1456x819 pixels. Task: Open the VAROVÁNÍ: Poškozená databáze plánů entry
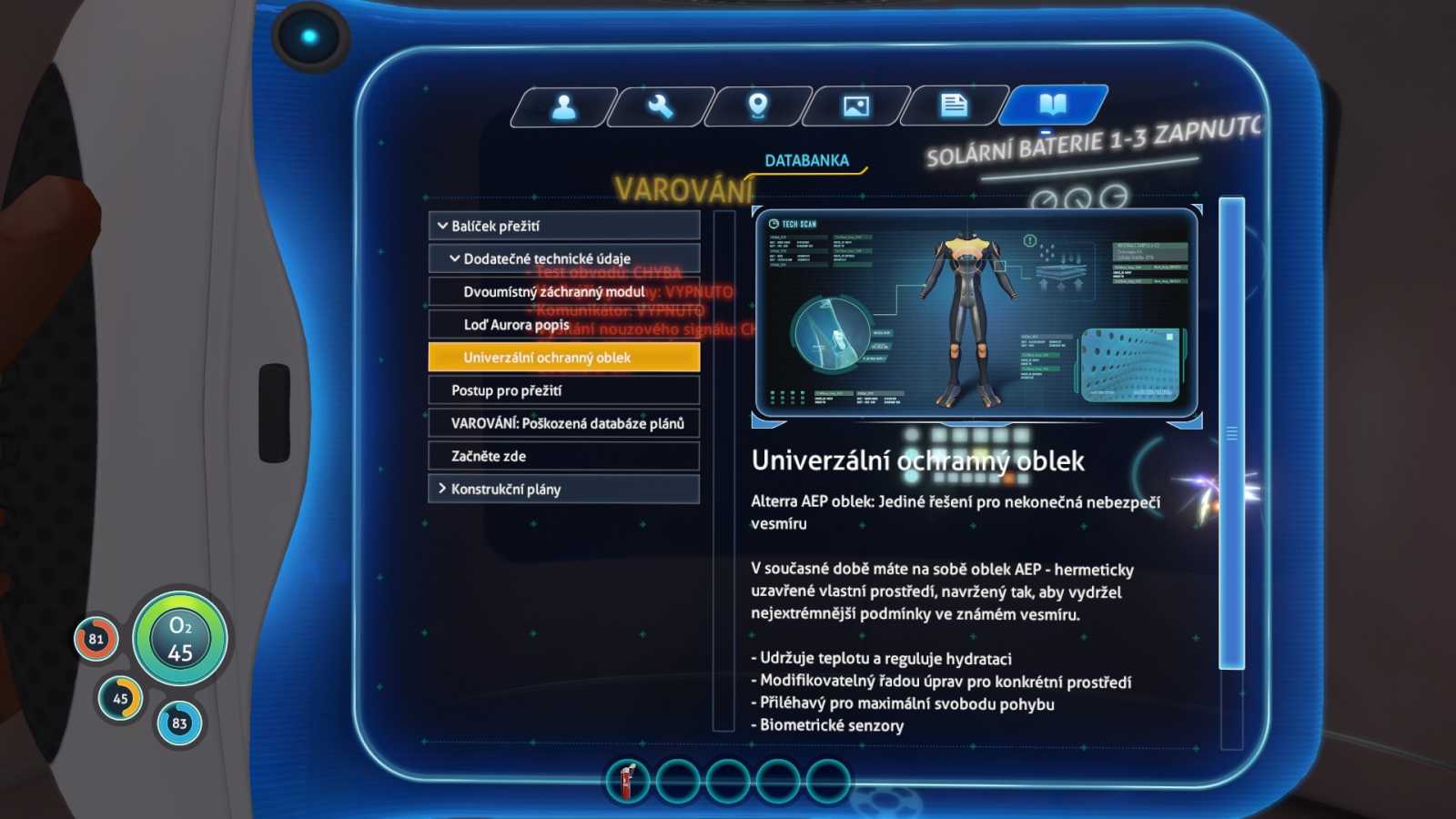point(563,423)
